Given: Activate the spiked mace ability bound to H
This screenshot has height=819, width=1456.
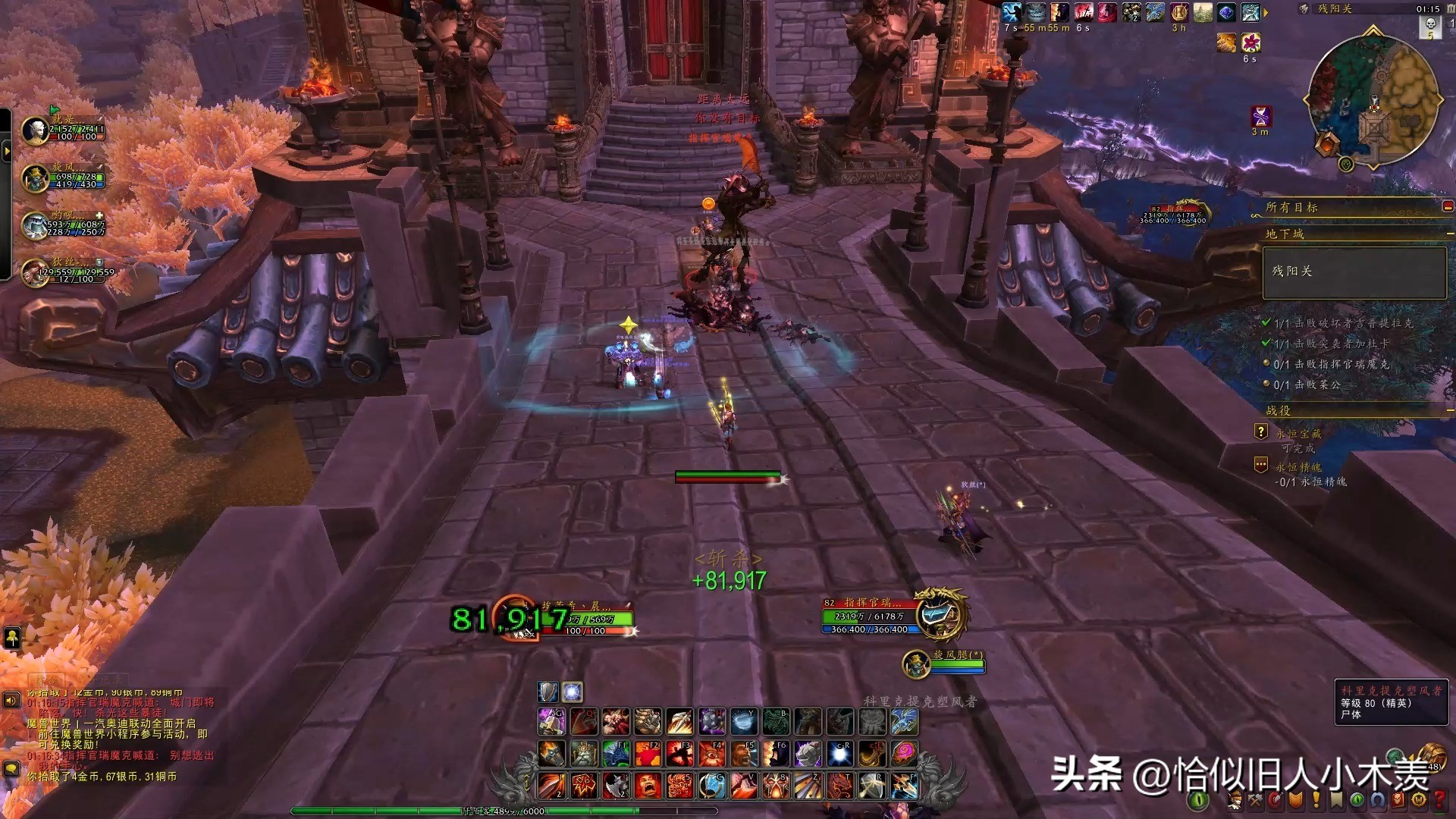Looking at the screenshot, I should 711,721.
